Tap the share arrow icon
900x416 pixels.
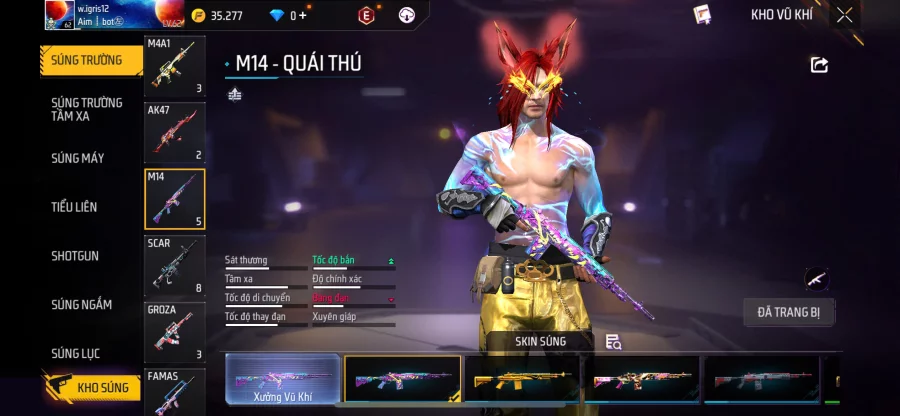[x=819, y=65]
